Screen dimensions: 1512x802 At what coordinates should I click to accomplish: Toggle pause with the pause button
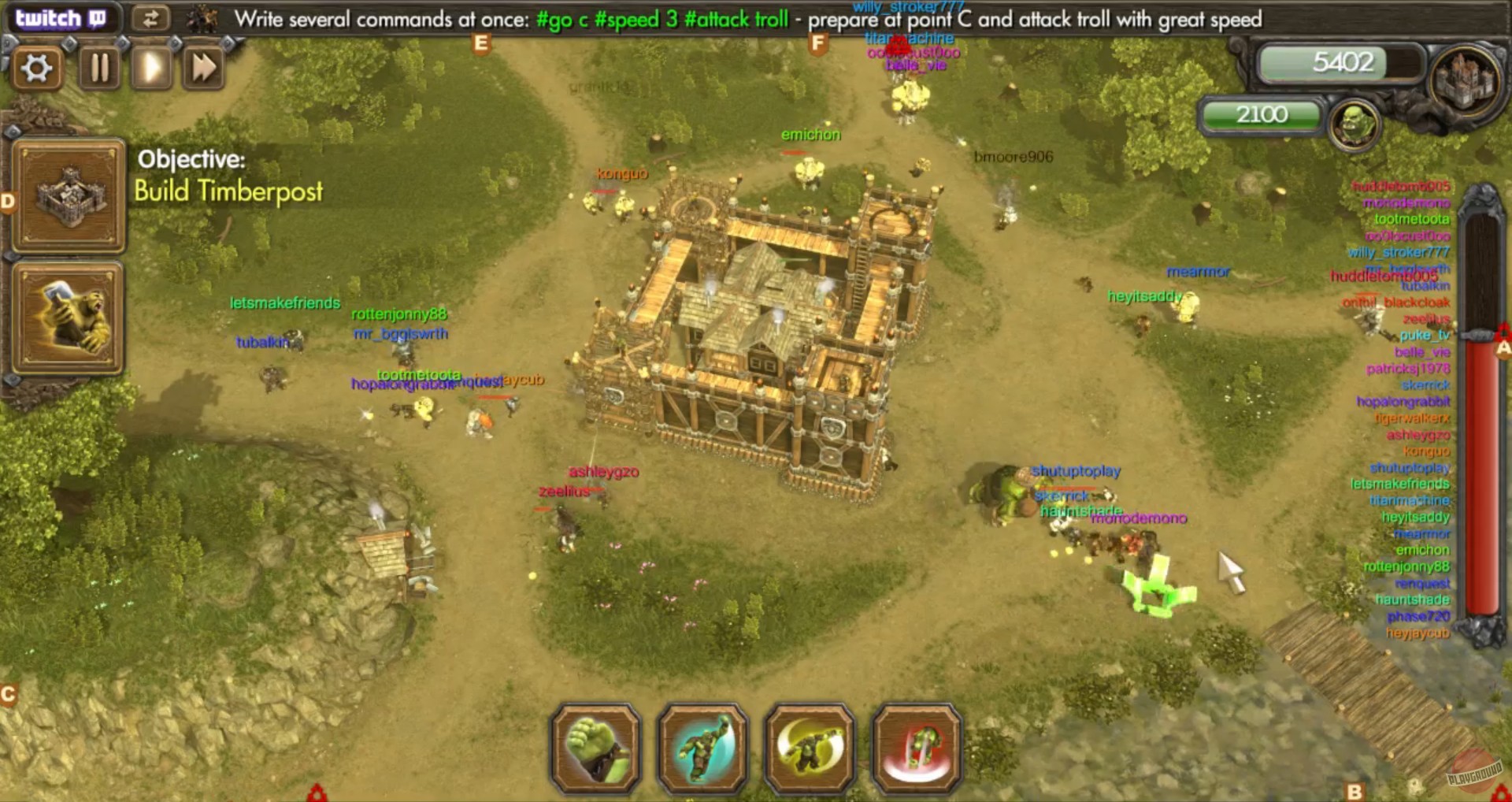pos(98,68)
